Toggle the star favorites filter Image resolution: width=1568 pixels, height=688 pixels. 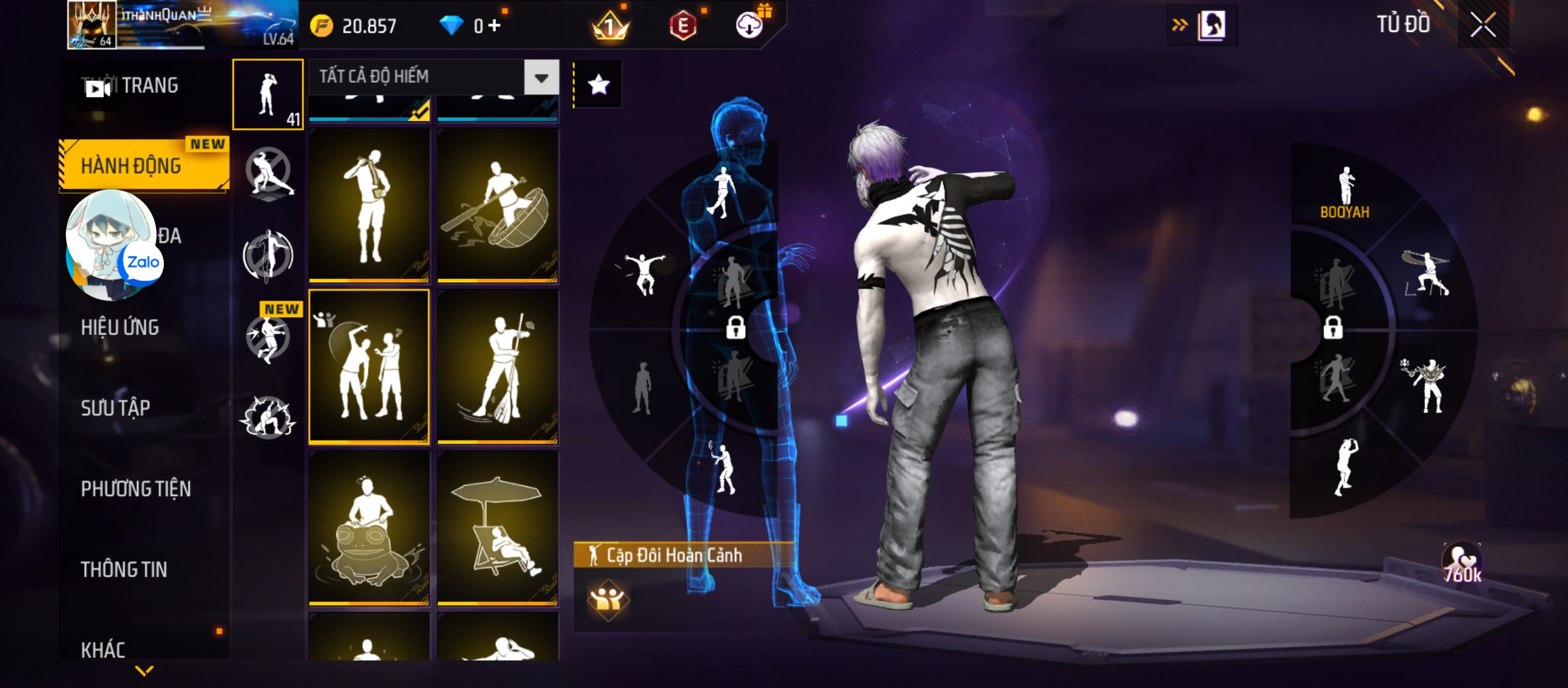tap(598, 85)
